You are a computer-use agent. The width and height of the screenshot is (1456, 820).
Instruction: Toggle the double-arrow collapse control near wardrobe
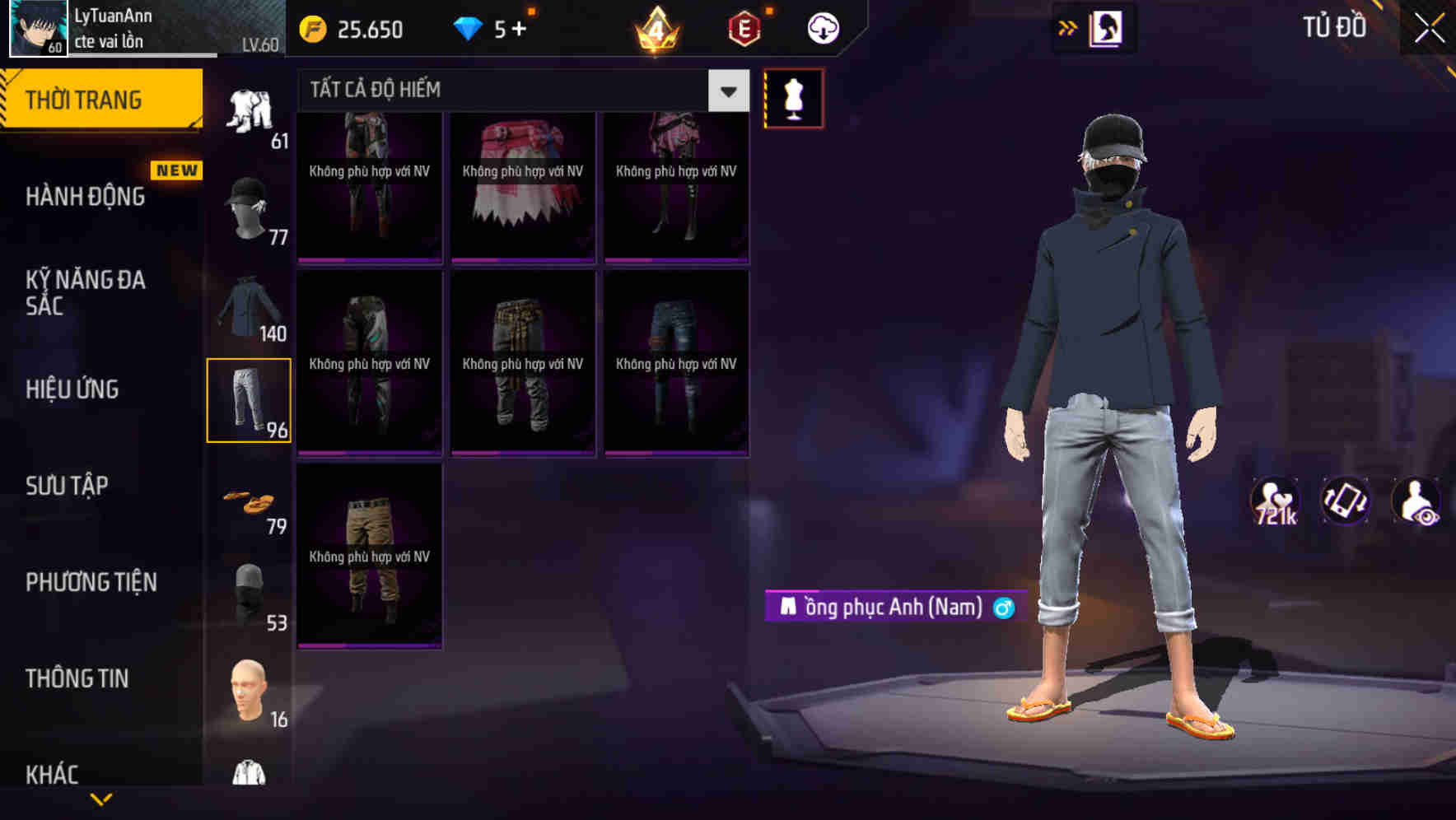click(1069, 27)
